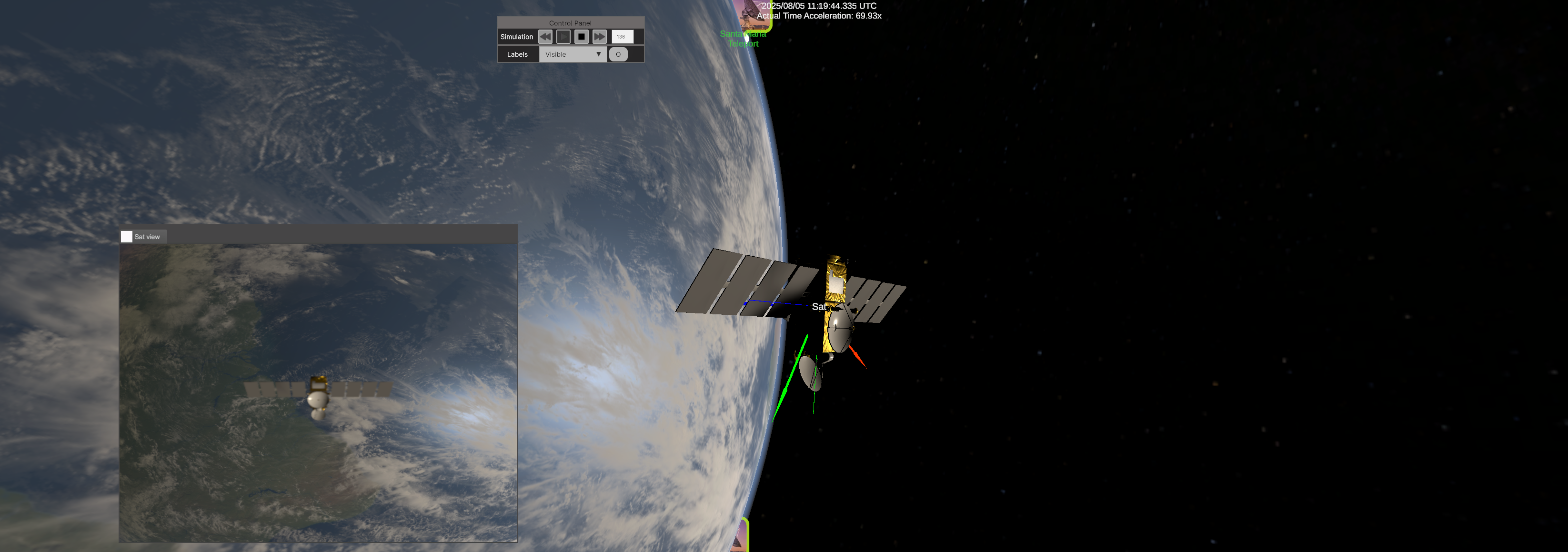Click the stop simulation icon
The height and width of the screenshot is (552, 1568).
[x=581, y=37]
